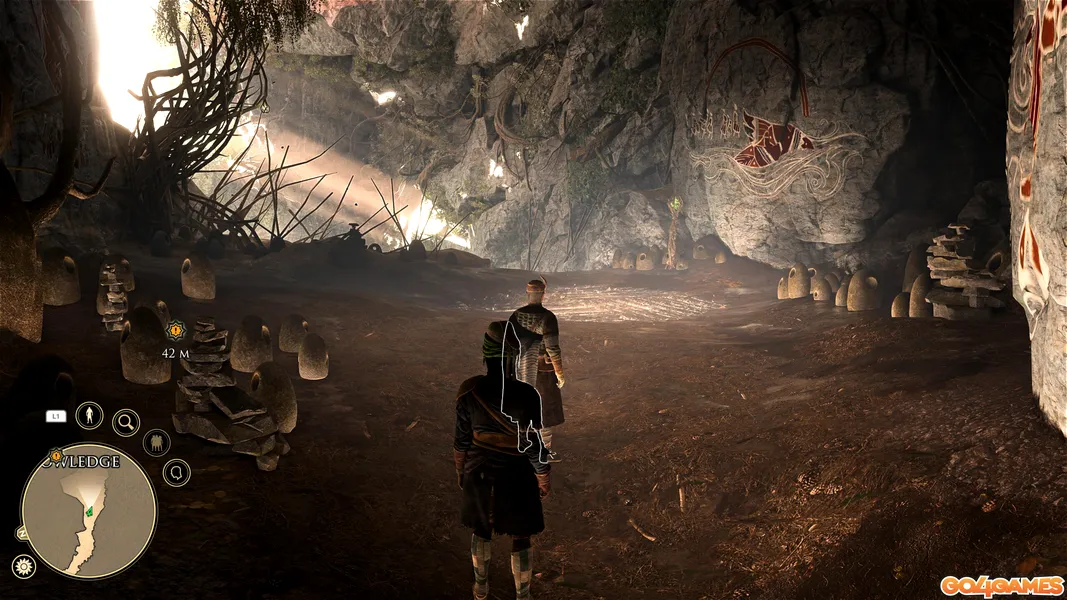1067x600 pixels.
Task: Select the quest marker on the minimap edge
Action: click(56, 456)
